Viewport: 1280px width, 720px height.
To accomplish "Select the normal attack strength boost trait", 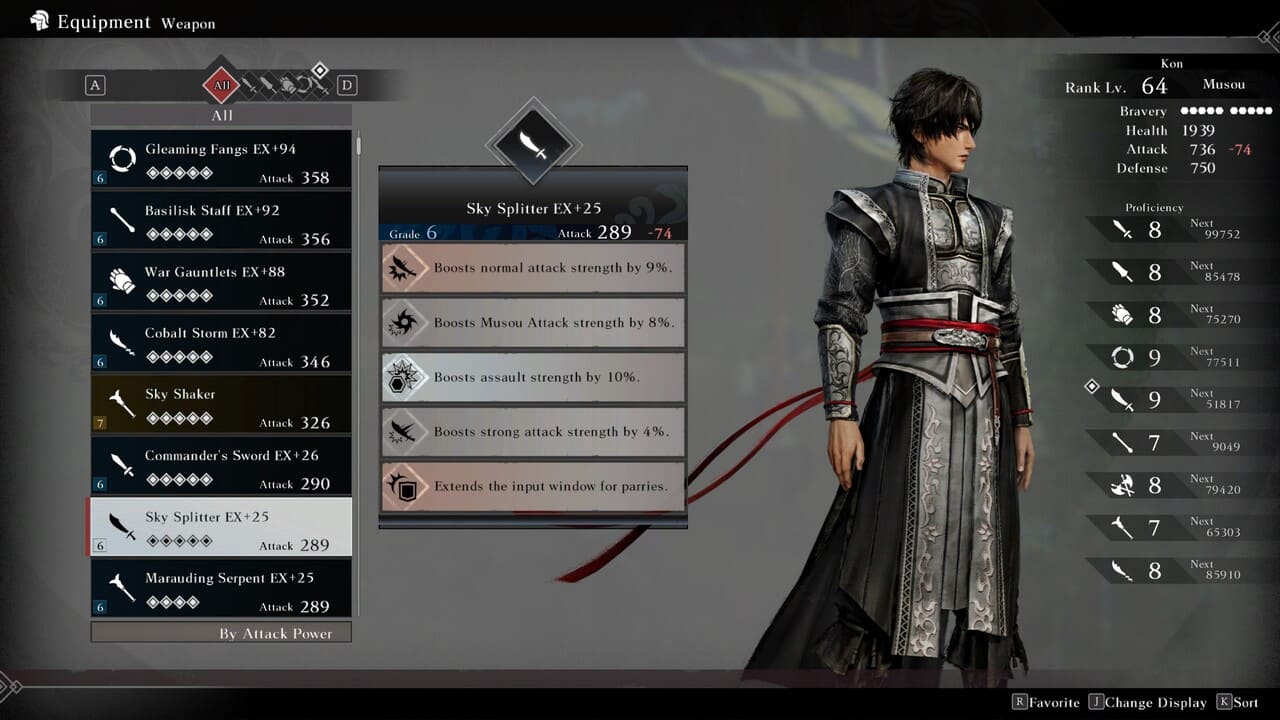I will pyautogui.click(x=533, y=268).
